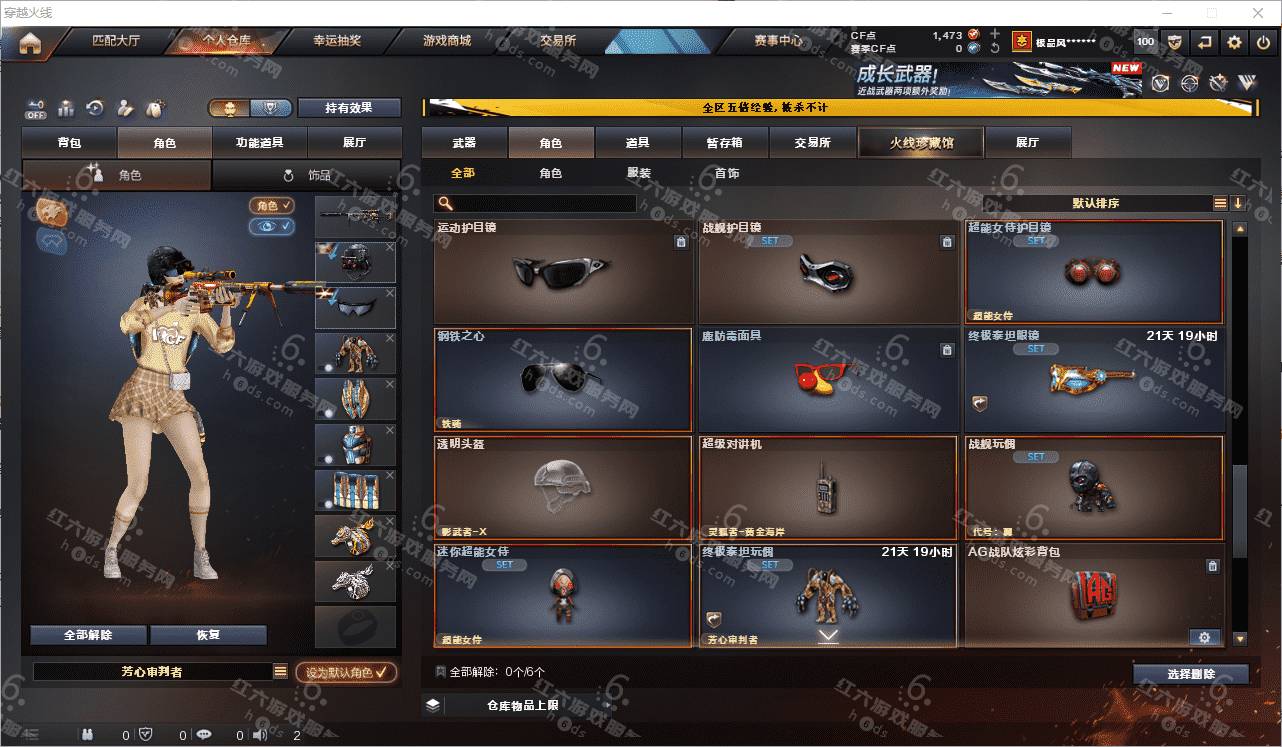Open the 幸运抽奖 lucky draw menu
The image size is (1282, 747).
click(337, 42)
